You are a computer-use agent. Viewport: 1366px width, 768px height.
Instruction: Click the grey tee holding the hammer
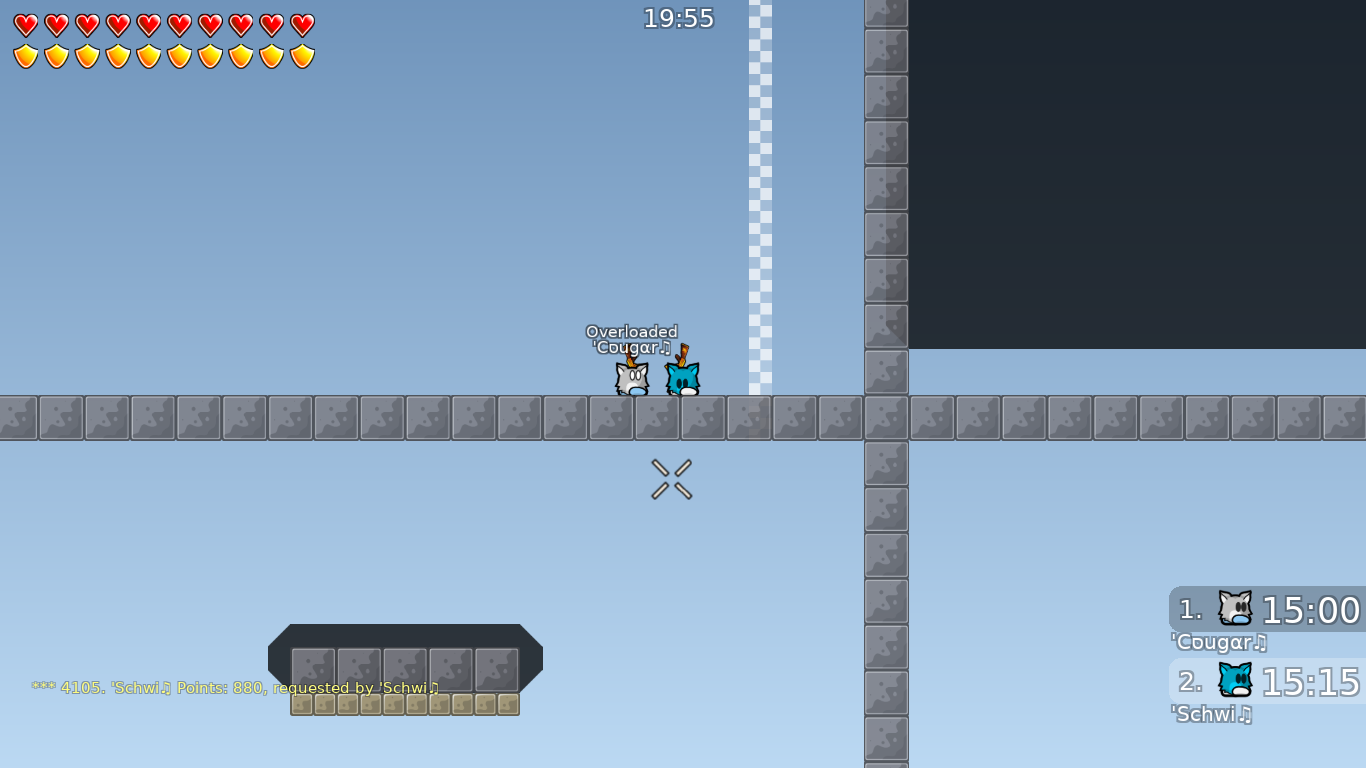tap(630, 380)
